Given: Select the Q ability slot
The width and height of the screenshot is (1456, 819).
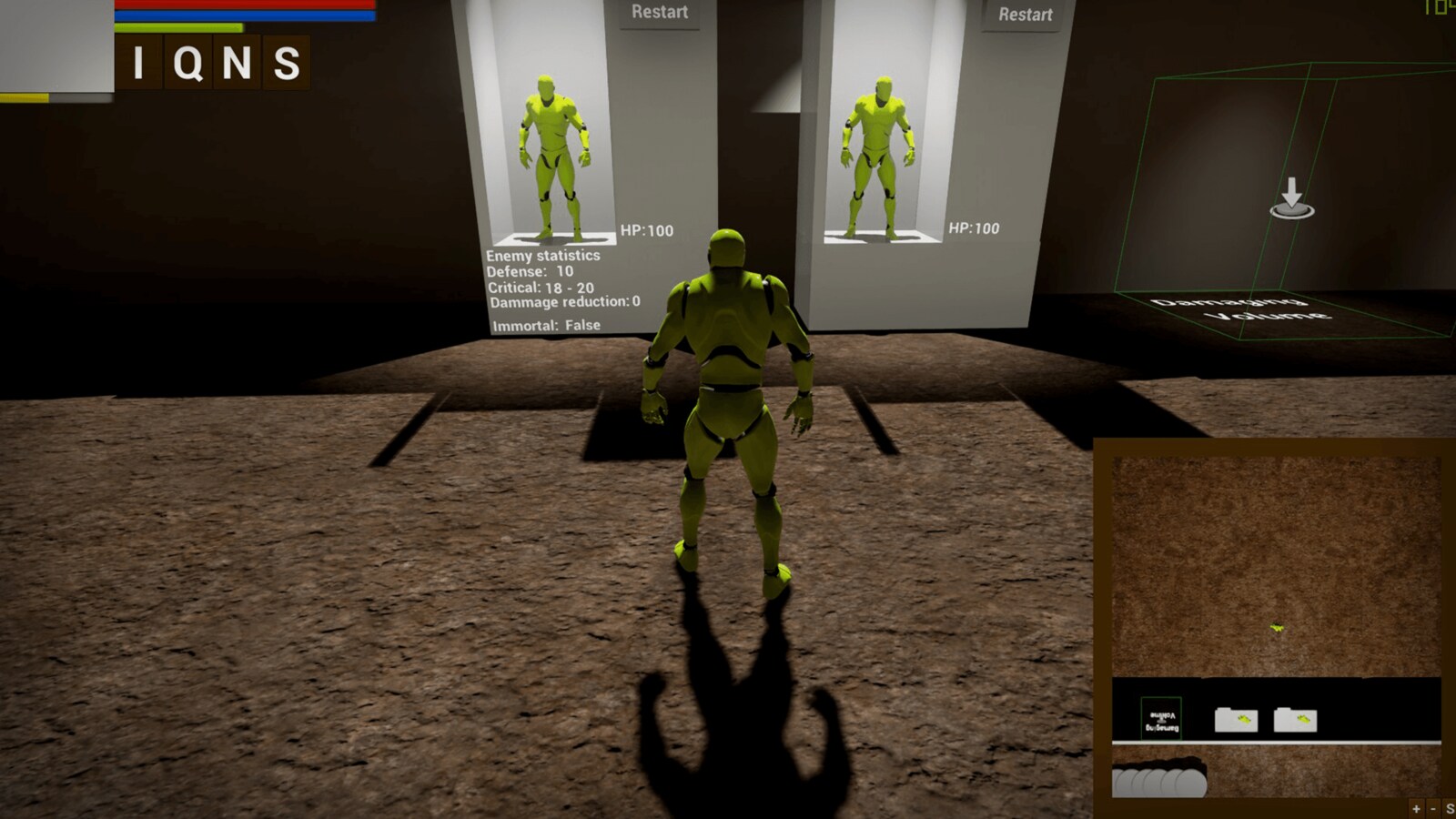Looking at the screenshot, I should (x=188, y=62).
